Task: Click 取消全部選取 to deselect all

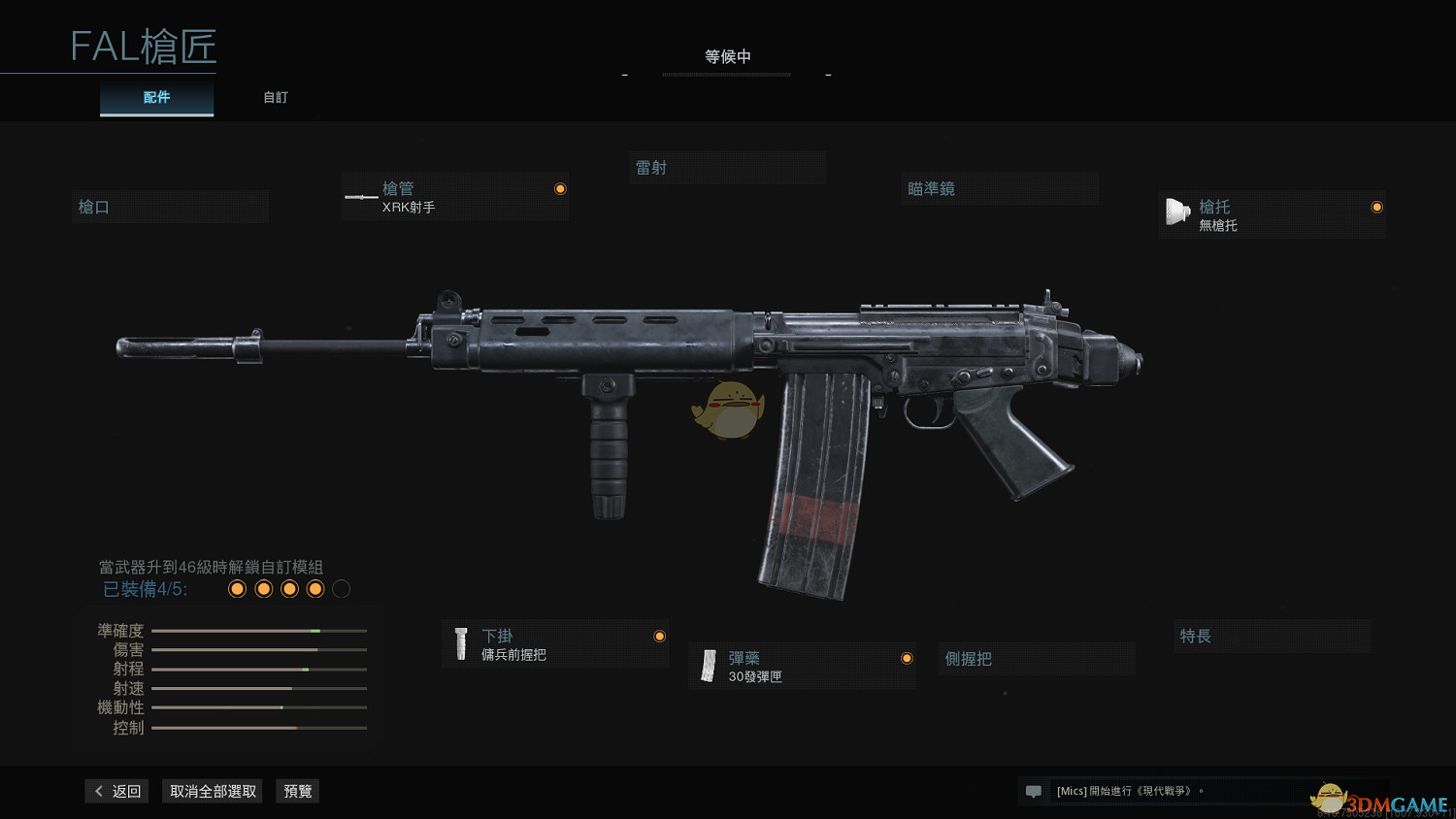Action: pyautogui.click(x=213, y=791)
